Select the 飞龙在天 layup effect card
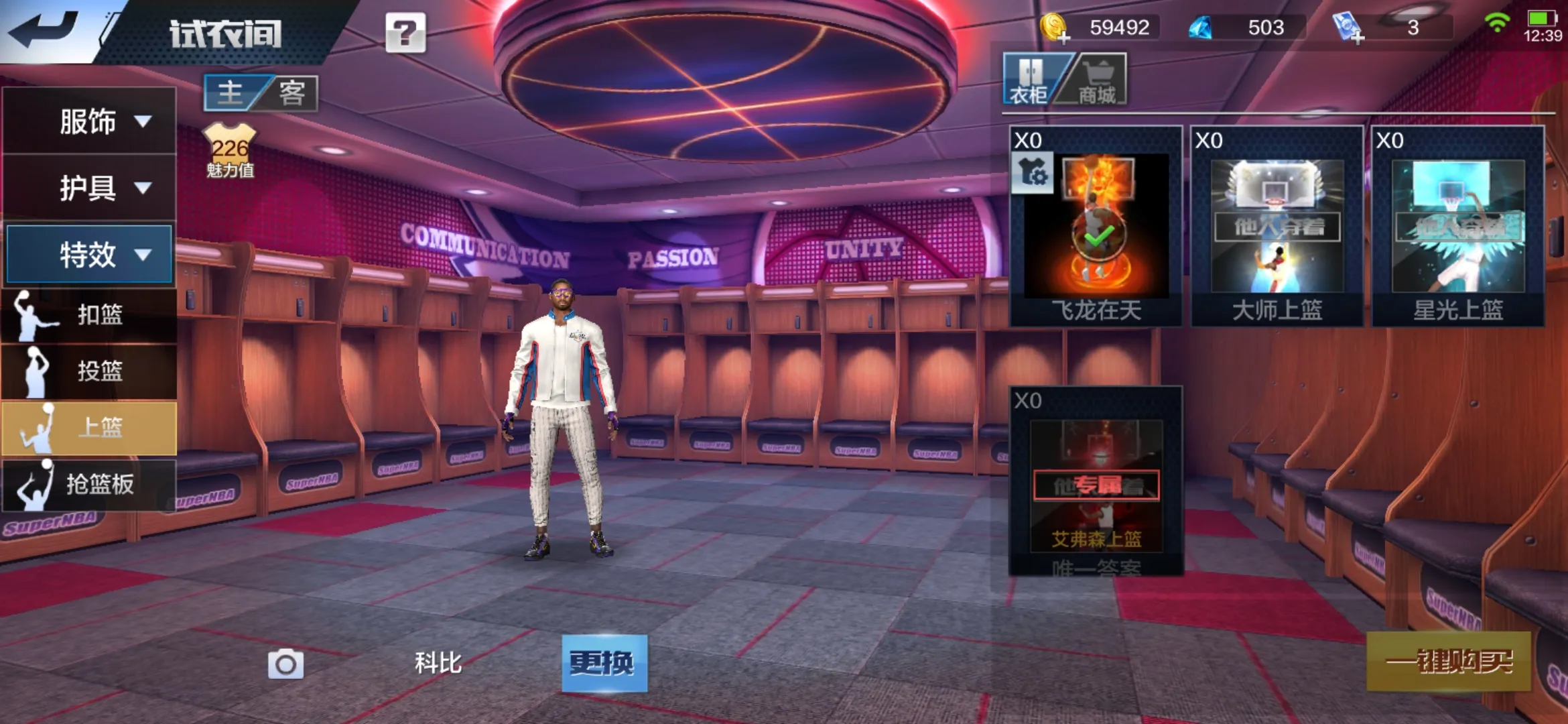The image size is (1568, 724). tap(1096, 227)
